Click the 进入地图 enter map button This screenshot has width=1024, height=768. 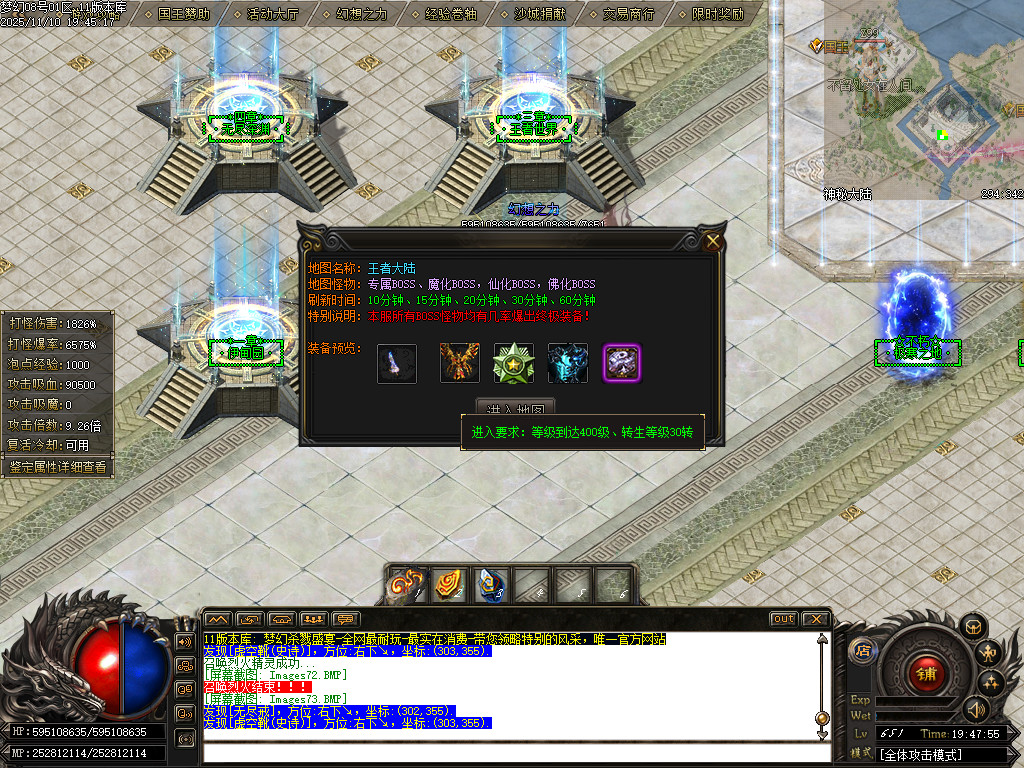coord(515,409)
